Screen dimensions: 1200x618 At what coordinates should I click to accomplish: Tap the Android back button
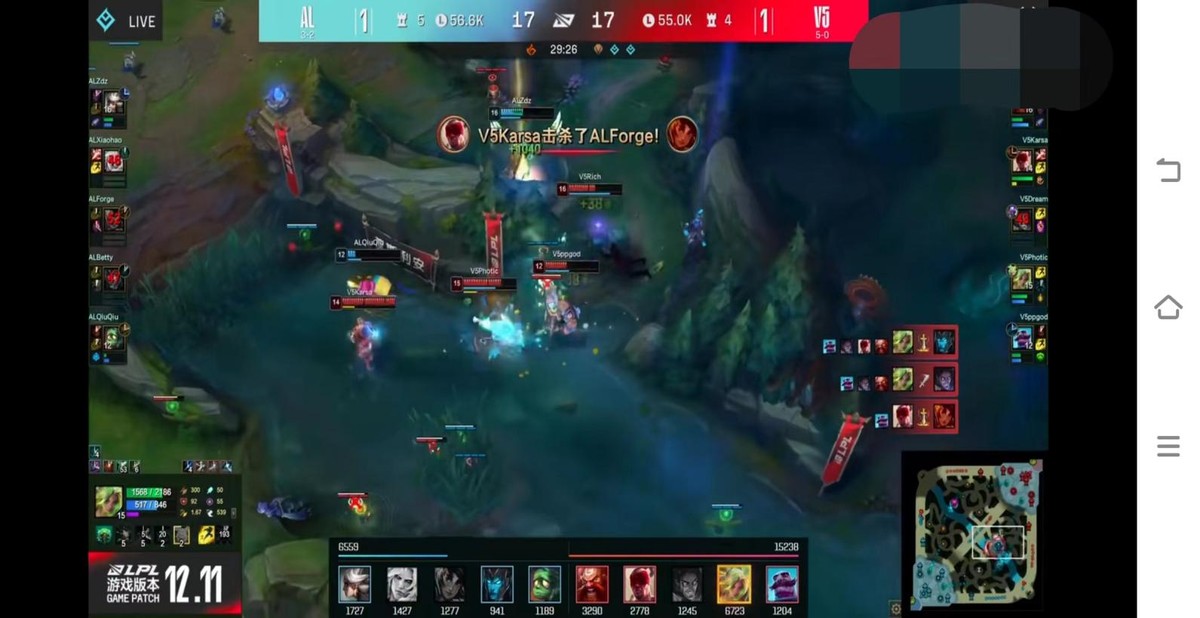point(1168,170)
